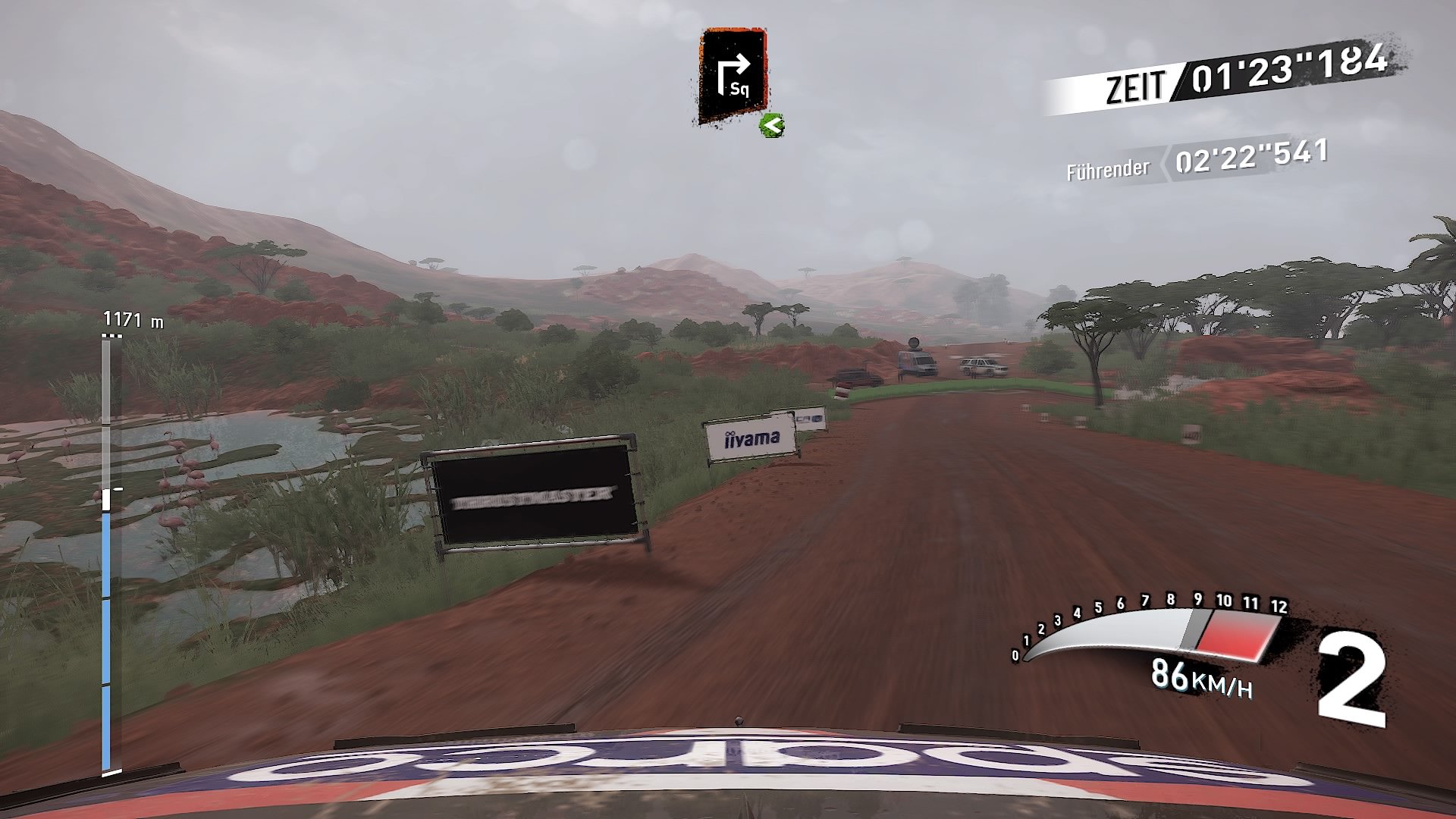Select the white arrow inside the pacenote box
This screenshot has width=1456, height=819.
point(734,68)
